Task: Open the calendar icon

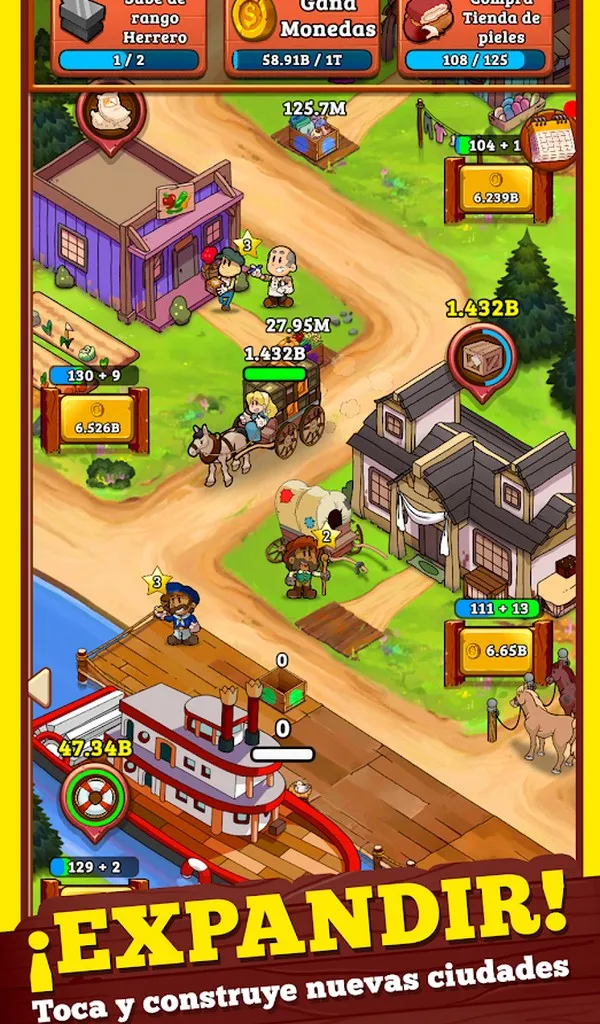Action: tap(552, 141)
